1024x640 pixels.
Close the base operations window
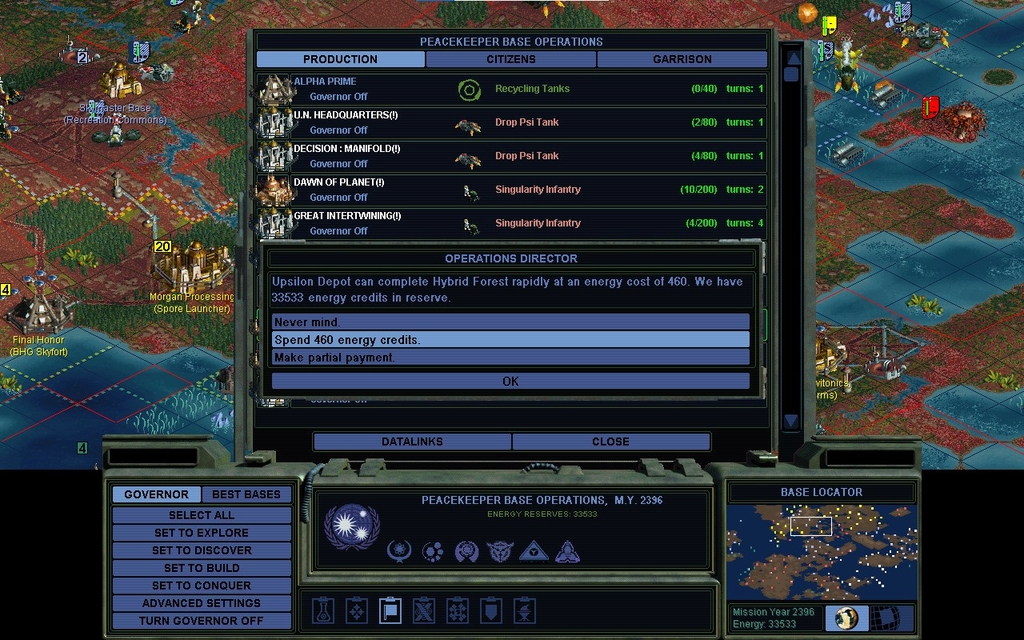[610, 442]
